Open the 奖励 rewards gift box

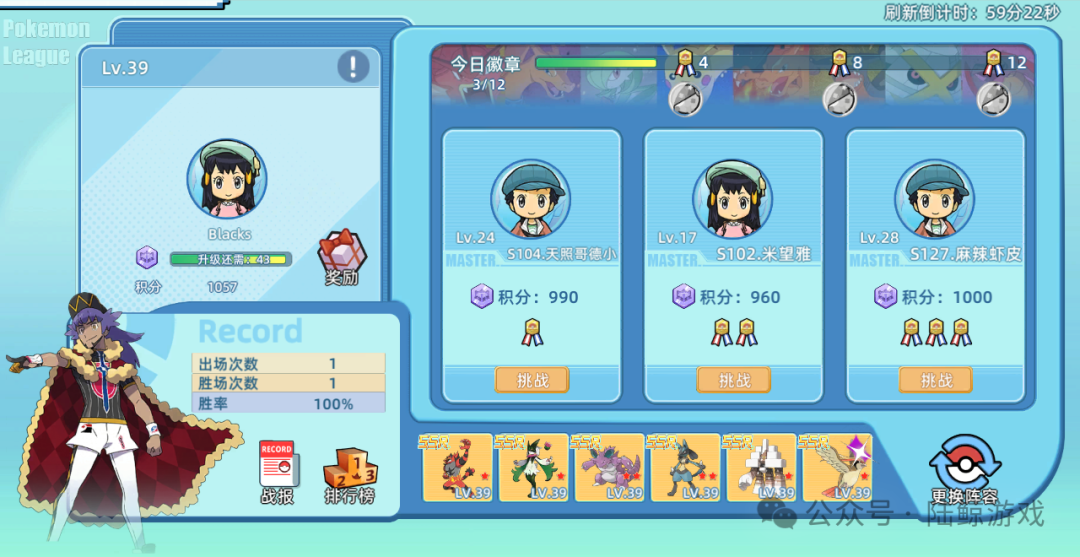[x=341, y=258]
